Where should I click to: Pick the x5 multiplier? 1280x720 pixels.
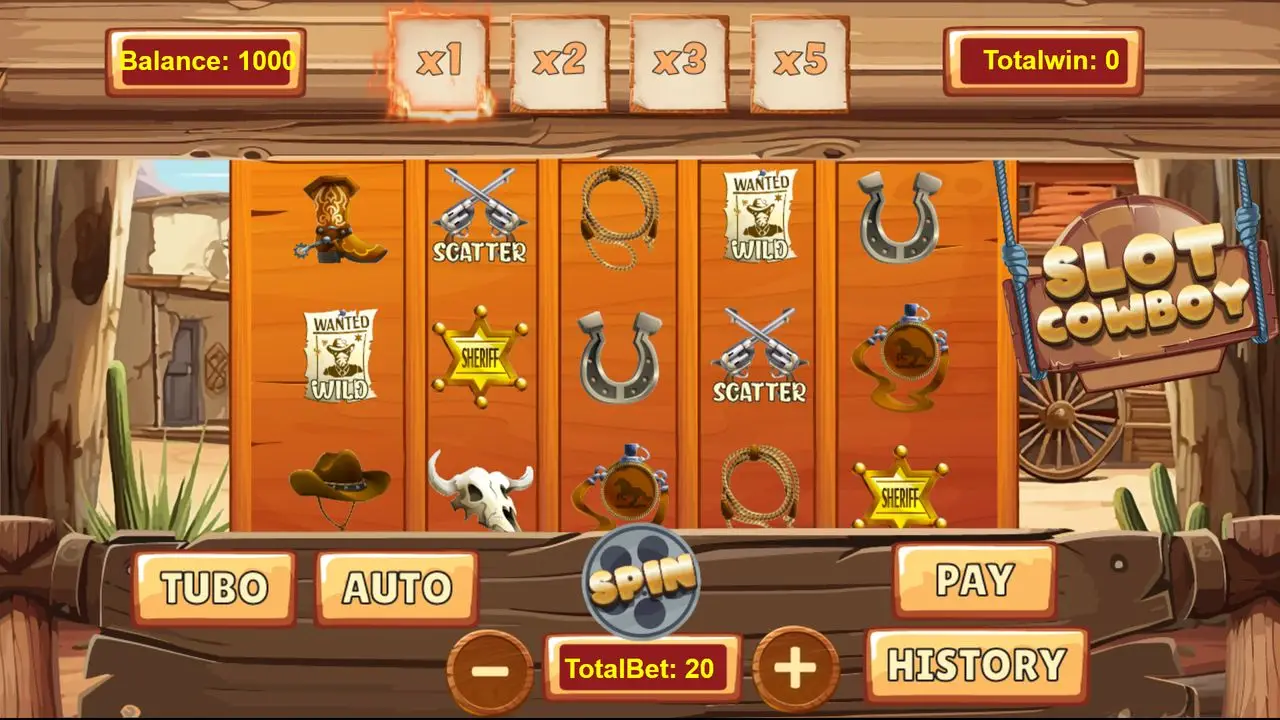tap(799, 62)
